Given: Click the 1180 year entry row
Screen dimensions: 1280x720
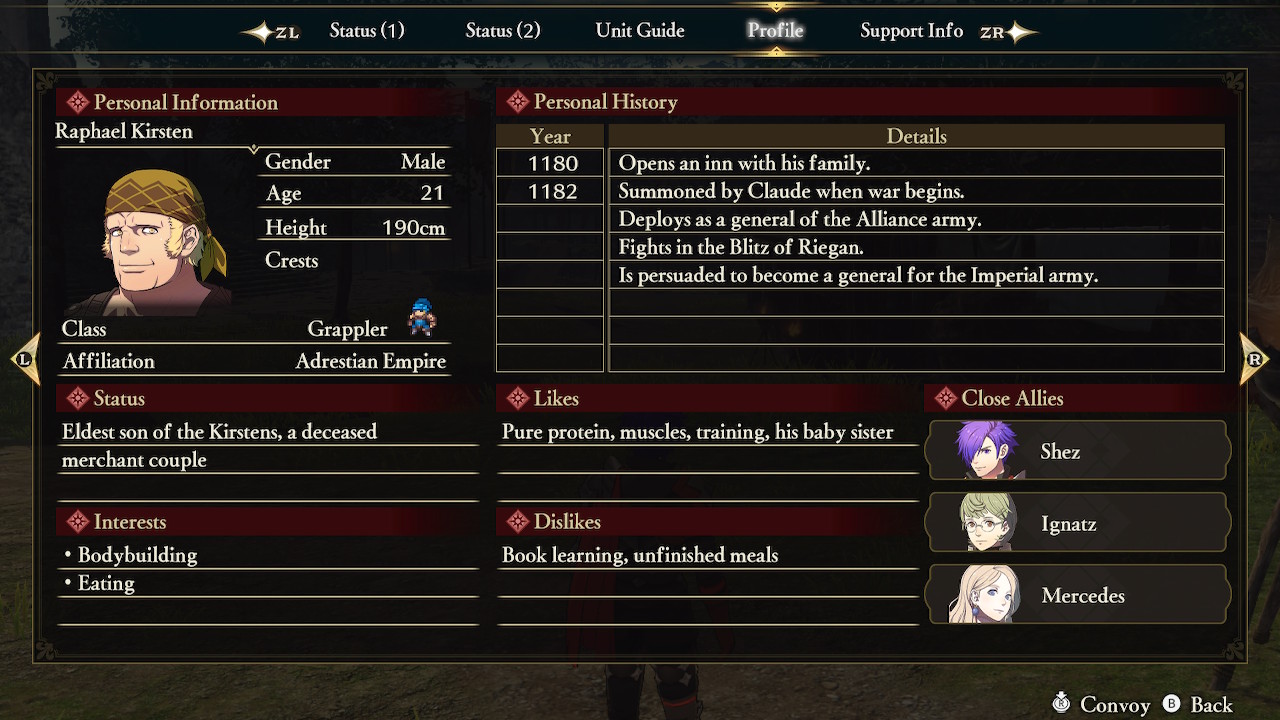Looking at the screenshot, I should [549, 163].
